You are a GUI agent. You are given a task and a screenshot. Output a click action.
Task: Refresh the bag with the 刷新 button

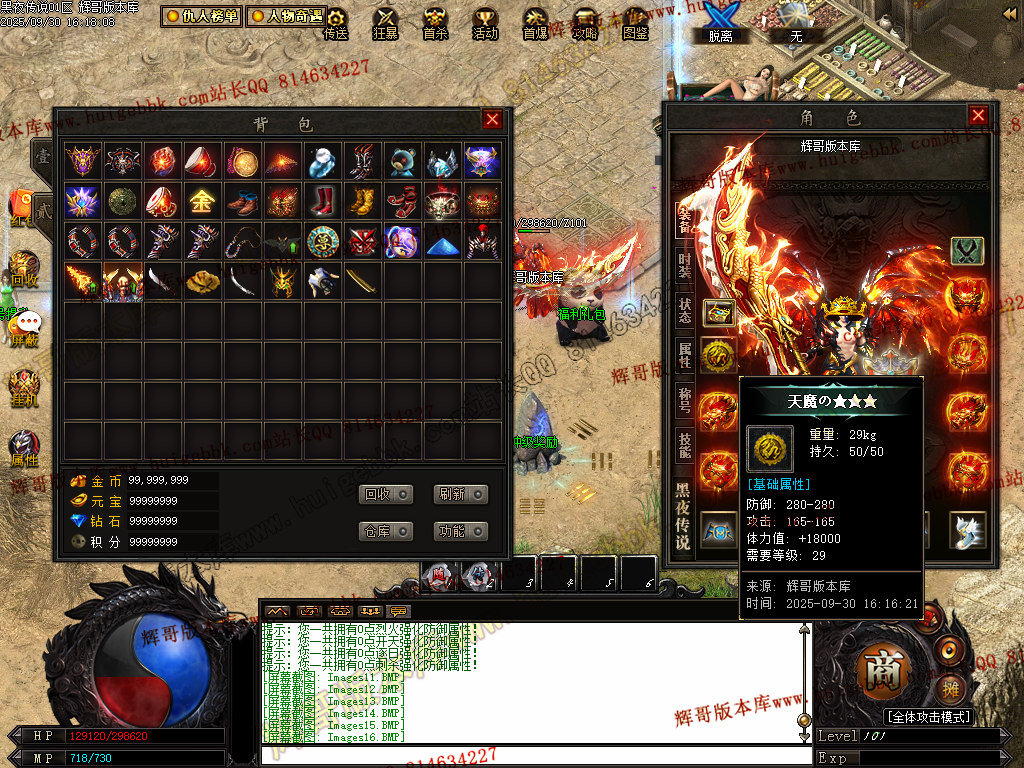(461, 494)
